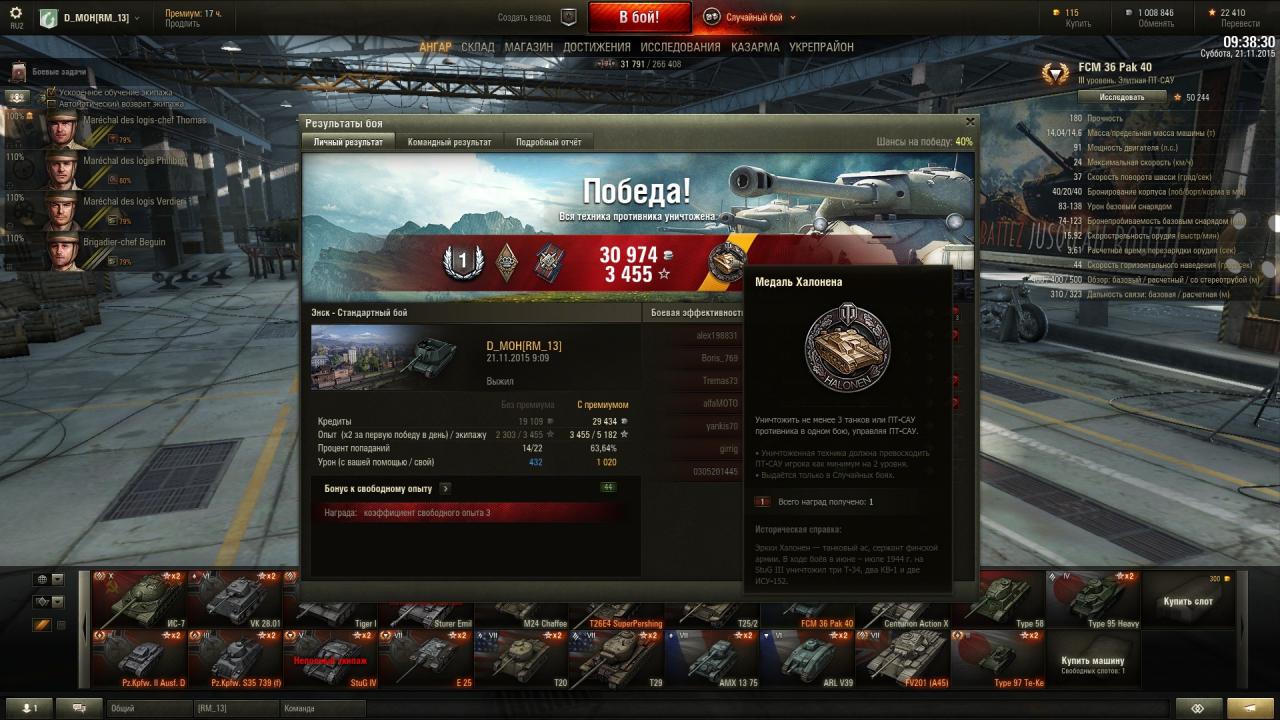
Task: Switch to Командный результат tab
Action: coord(449,142)
